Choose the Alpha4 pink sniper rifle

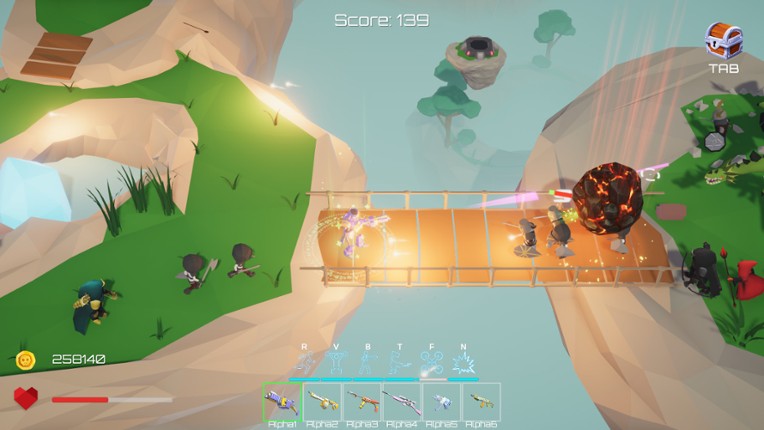pos(402,402)
